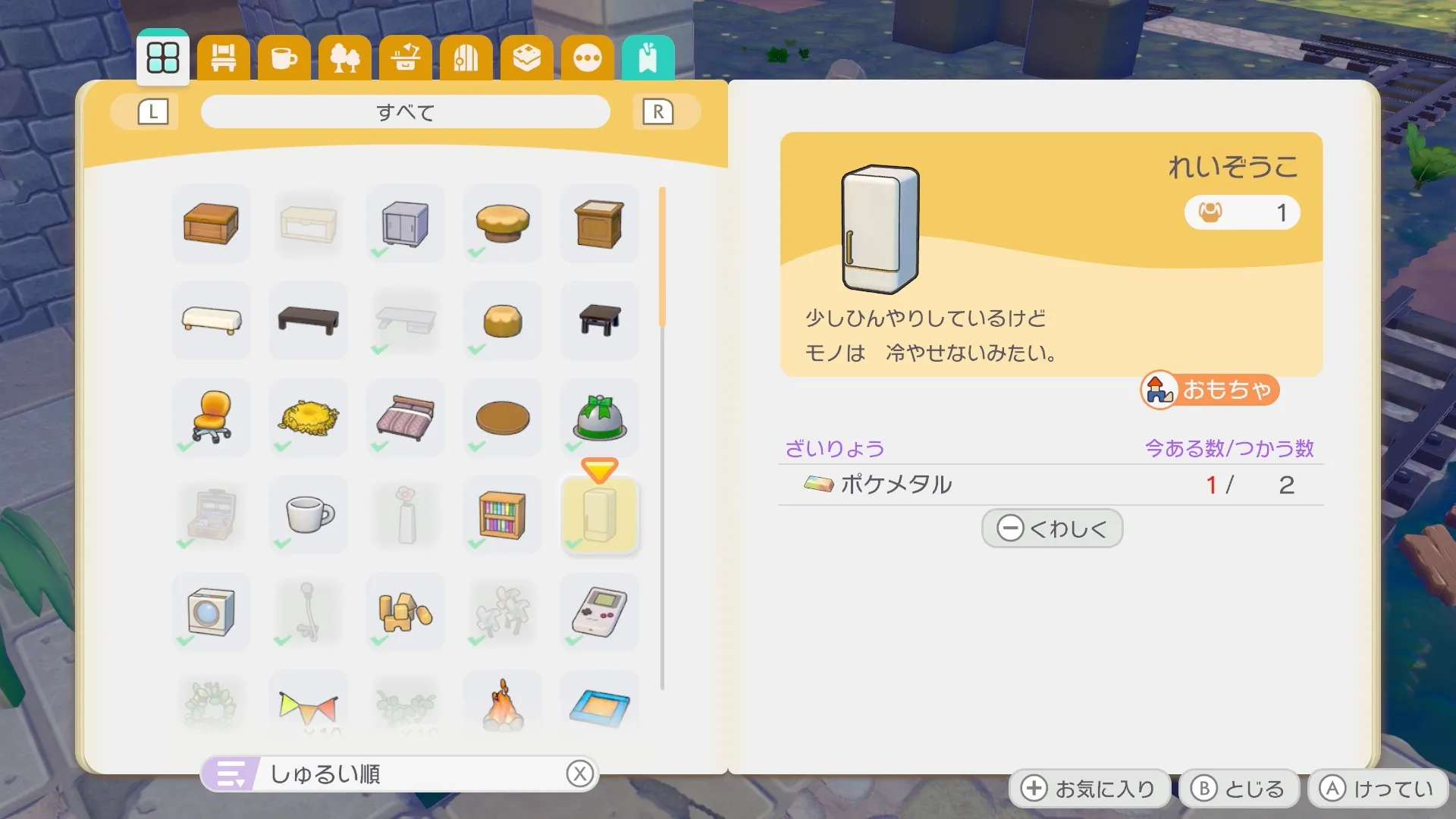Open the drinkware mug category icon
Image resolution: width=1456 pixels, height=819 pixels.
pos(284,57)
